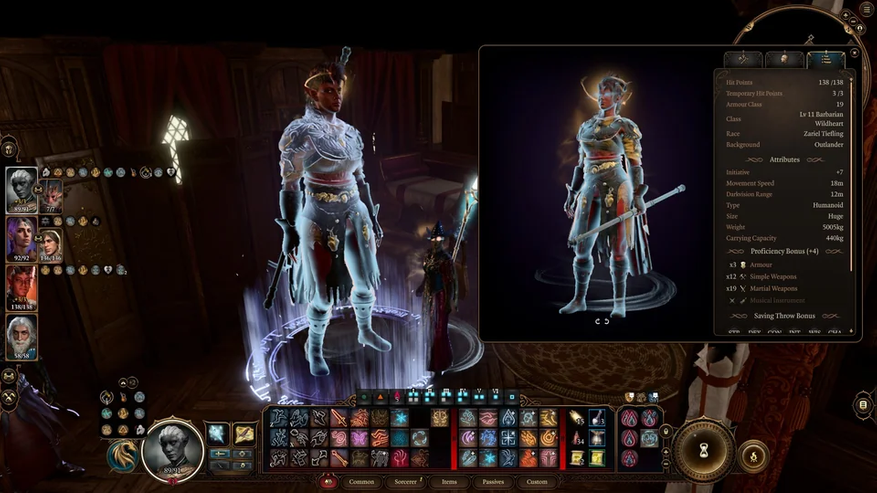Switch to the helmet icon tab

pyautogui.click(x=784, y=59)
